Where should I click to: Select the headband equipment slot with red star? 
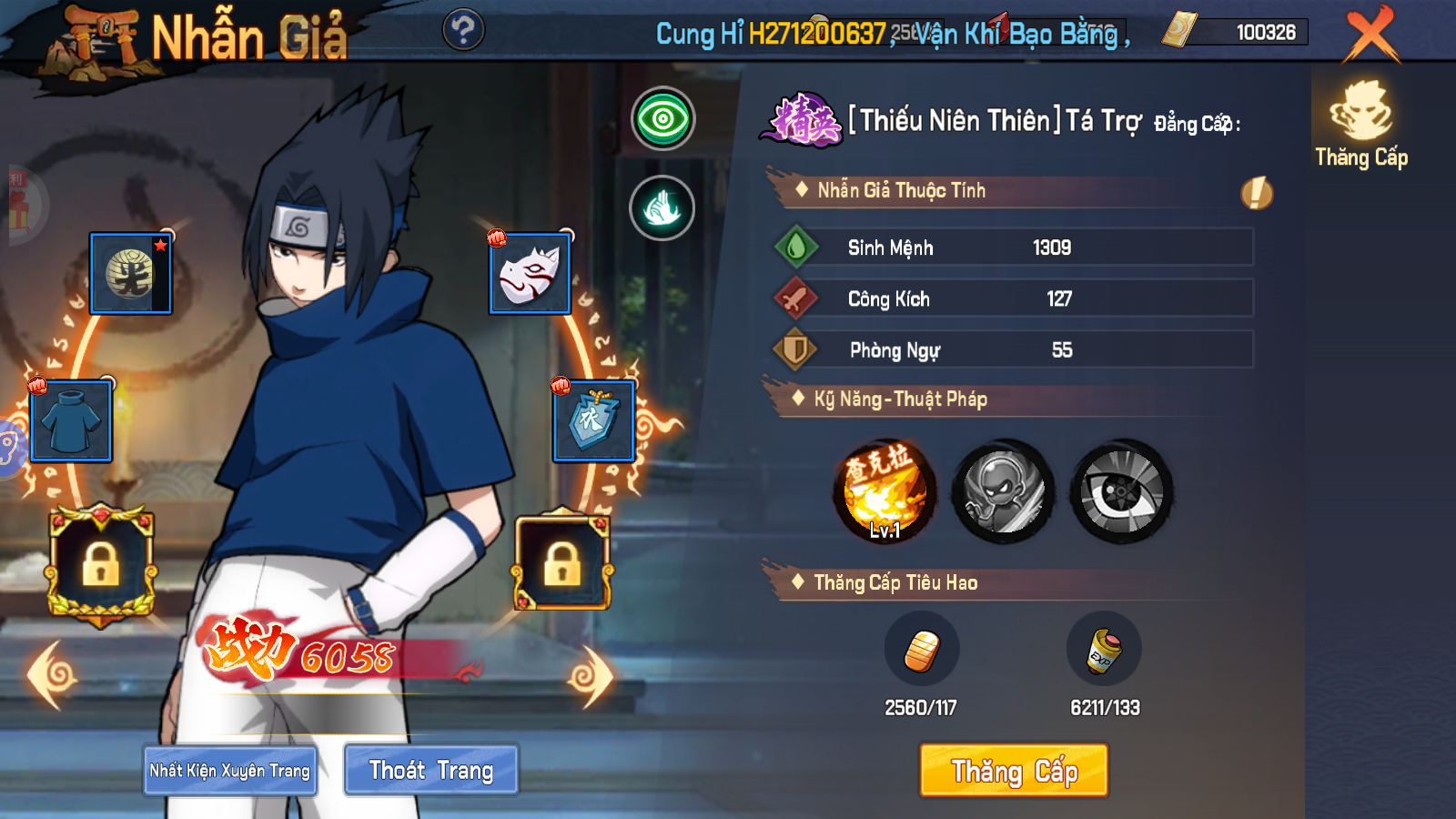tap(131, 272)
